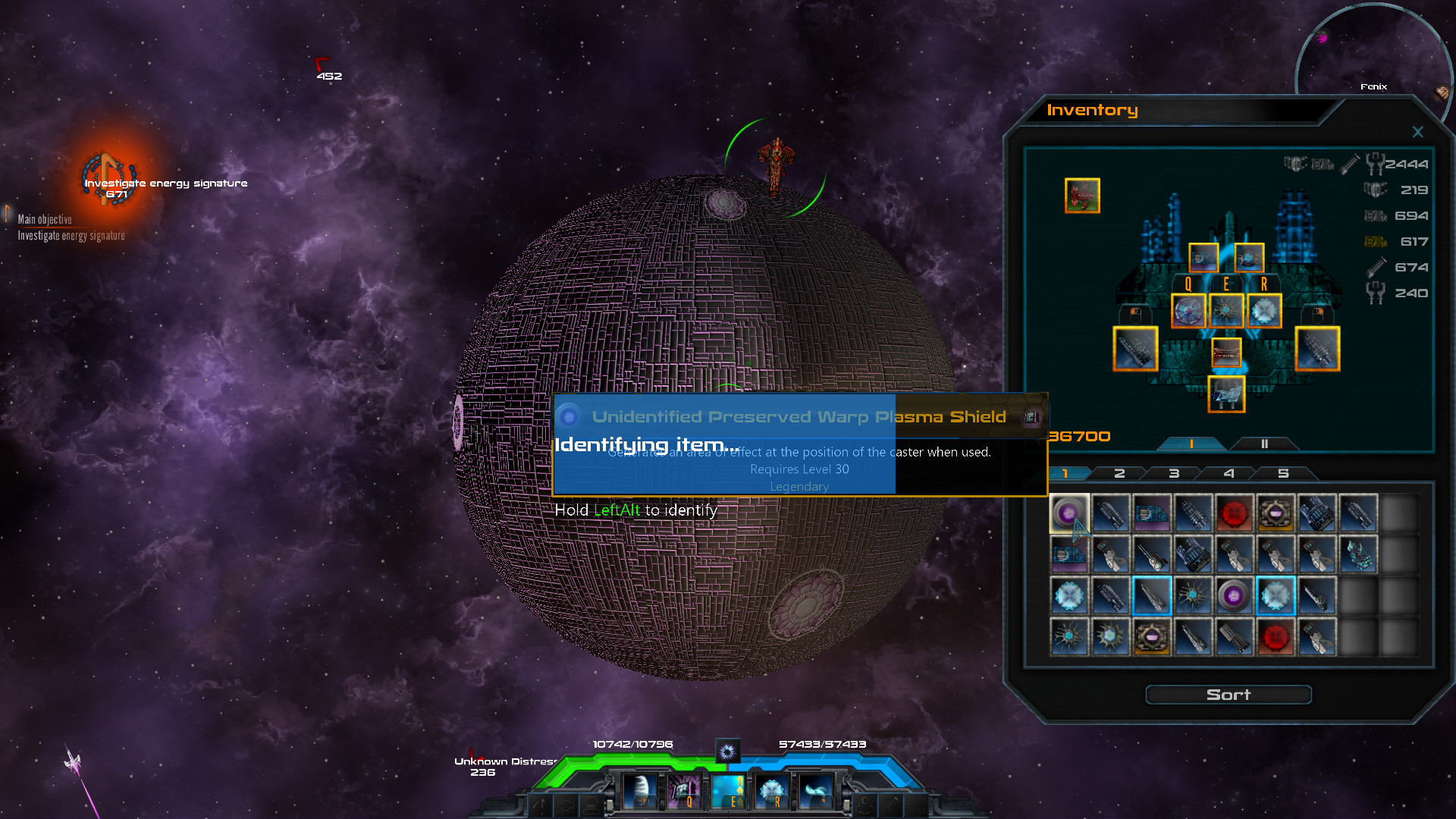Switch to inventory tab 2

tap(1119, 472)
